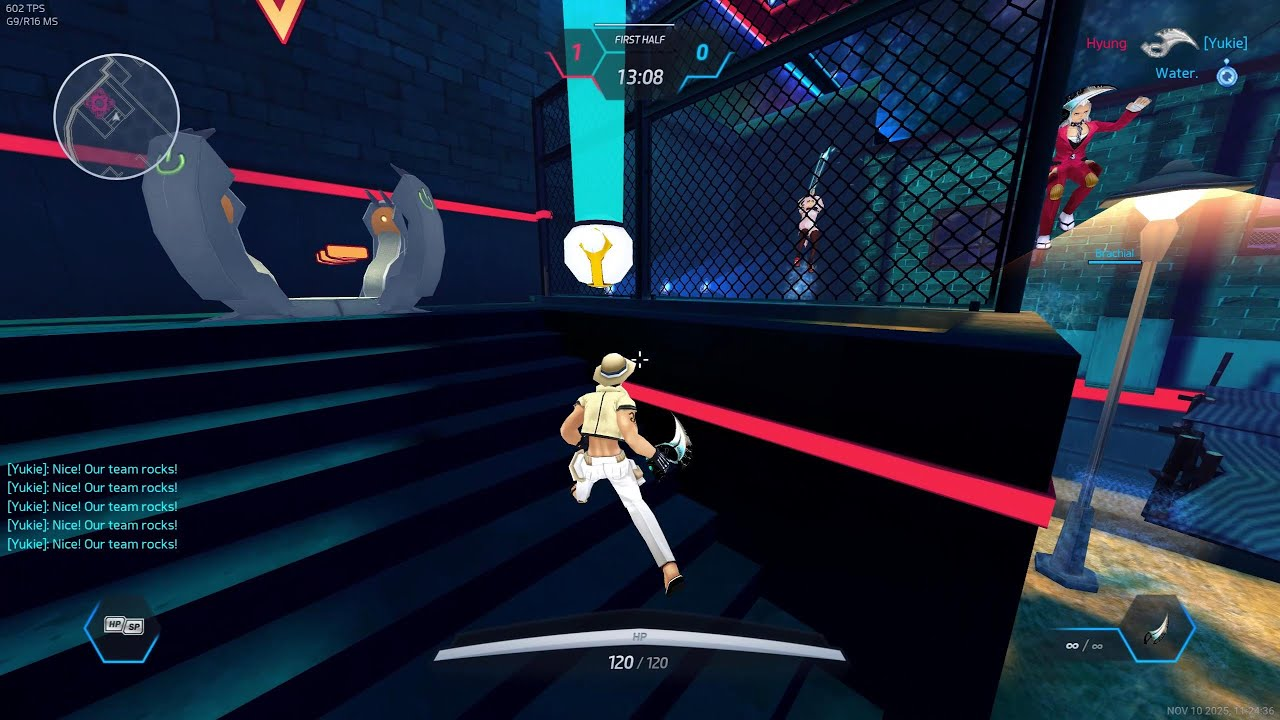
Task: Click the circular minimap
Action: [x=116, y=116]
